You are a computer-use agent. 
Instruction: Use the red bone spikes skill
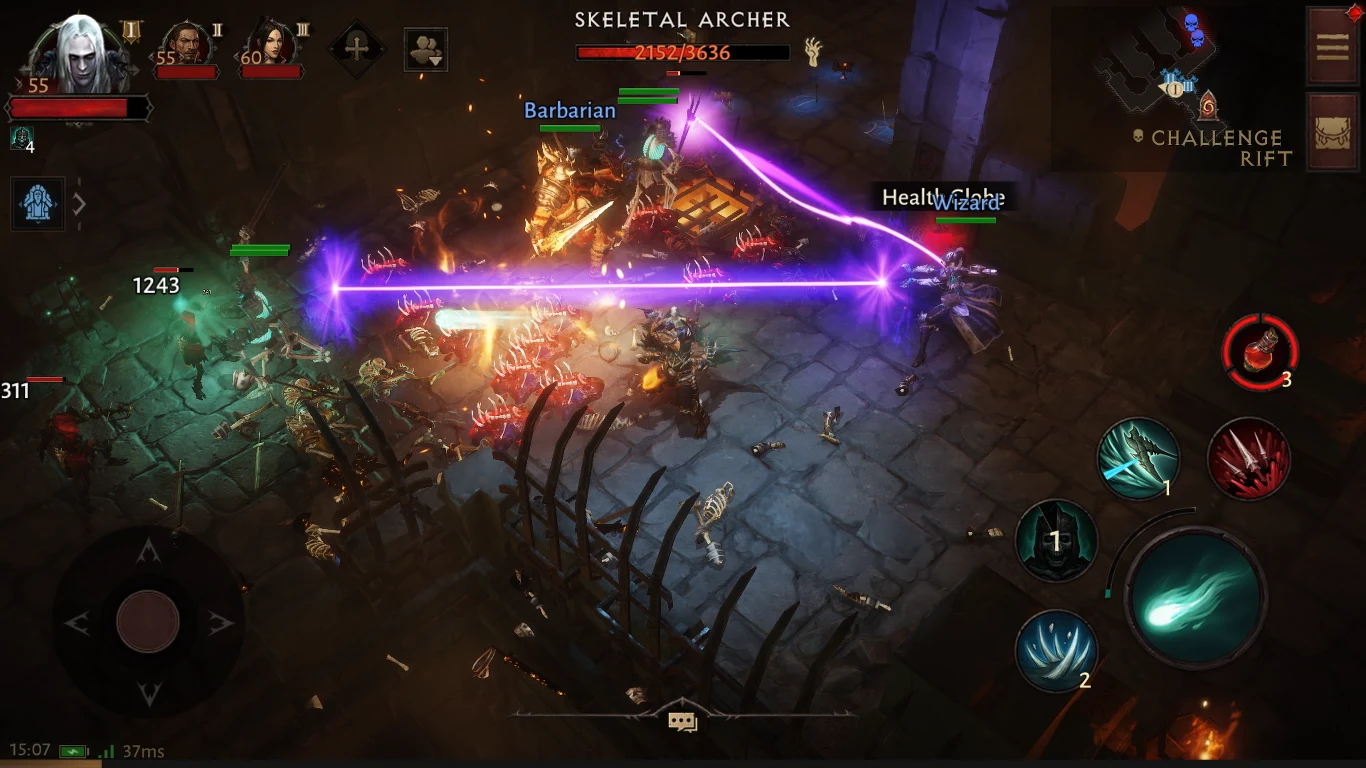click(x=1248, y=459)
